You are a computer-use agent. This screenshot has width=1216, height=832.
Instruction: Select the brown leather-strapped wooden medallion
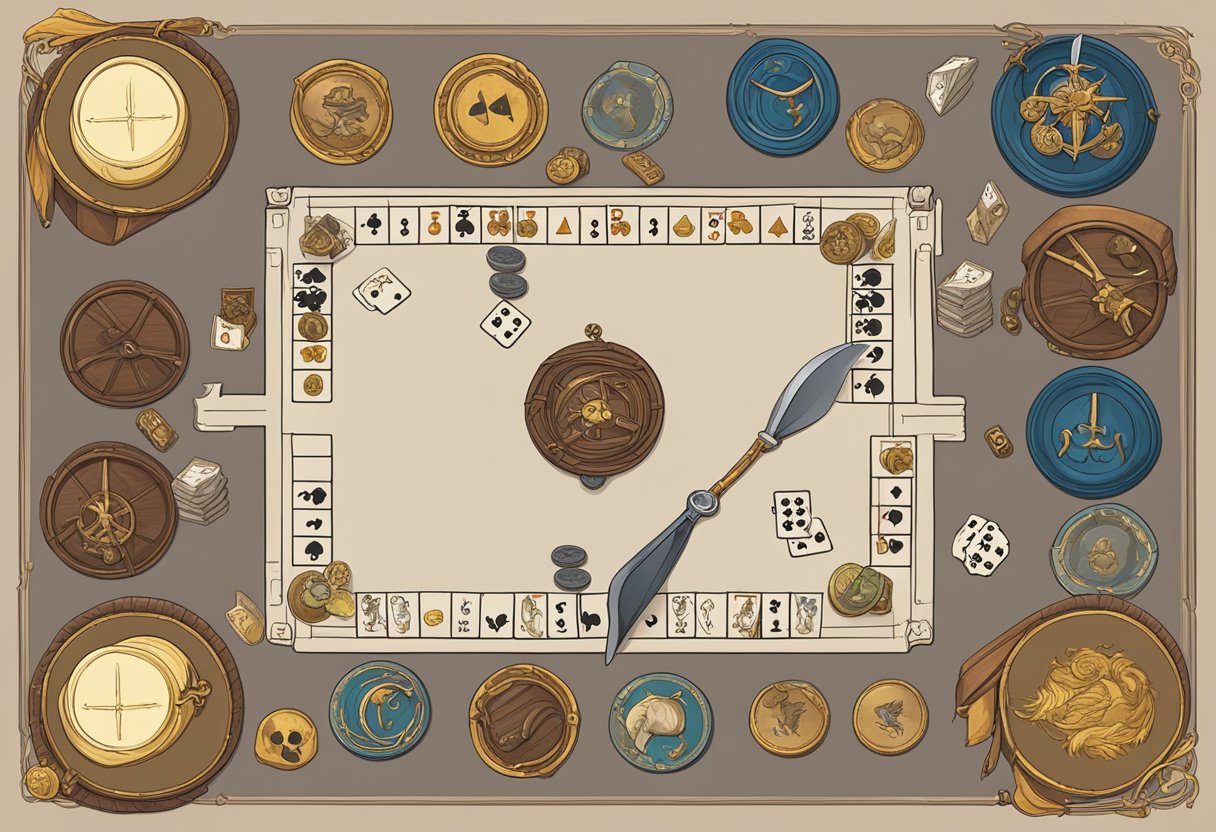click(523, 719)
